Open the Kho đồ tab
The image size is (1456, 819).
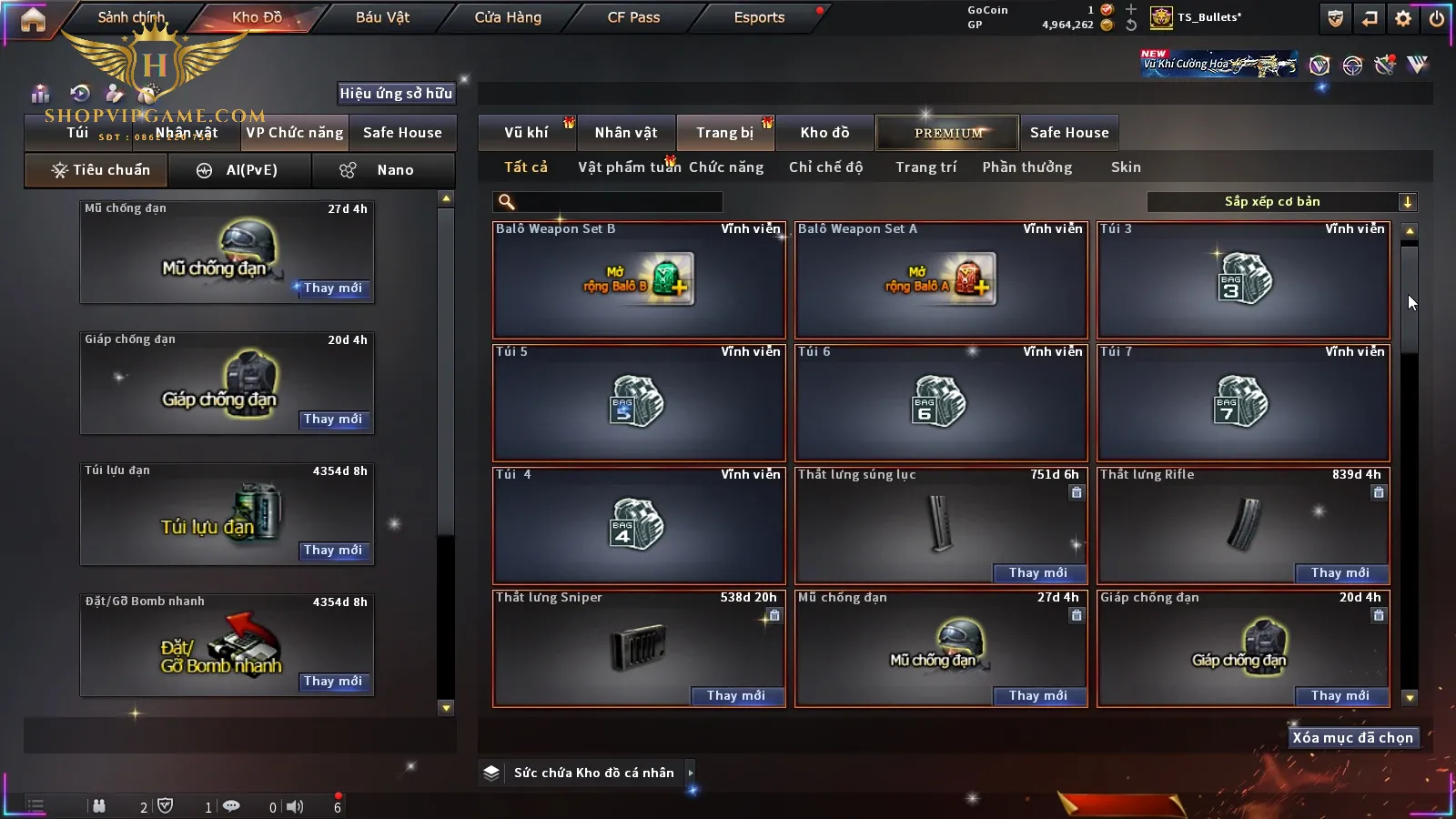[824, 133]
